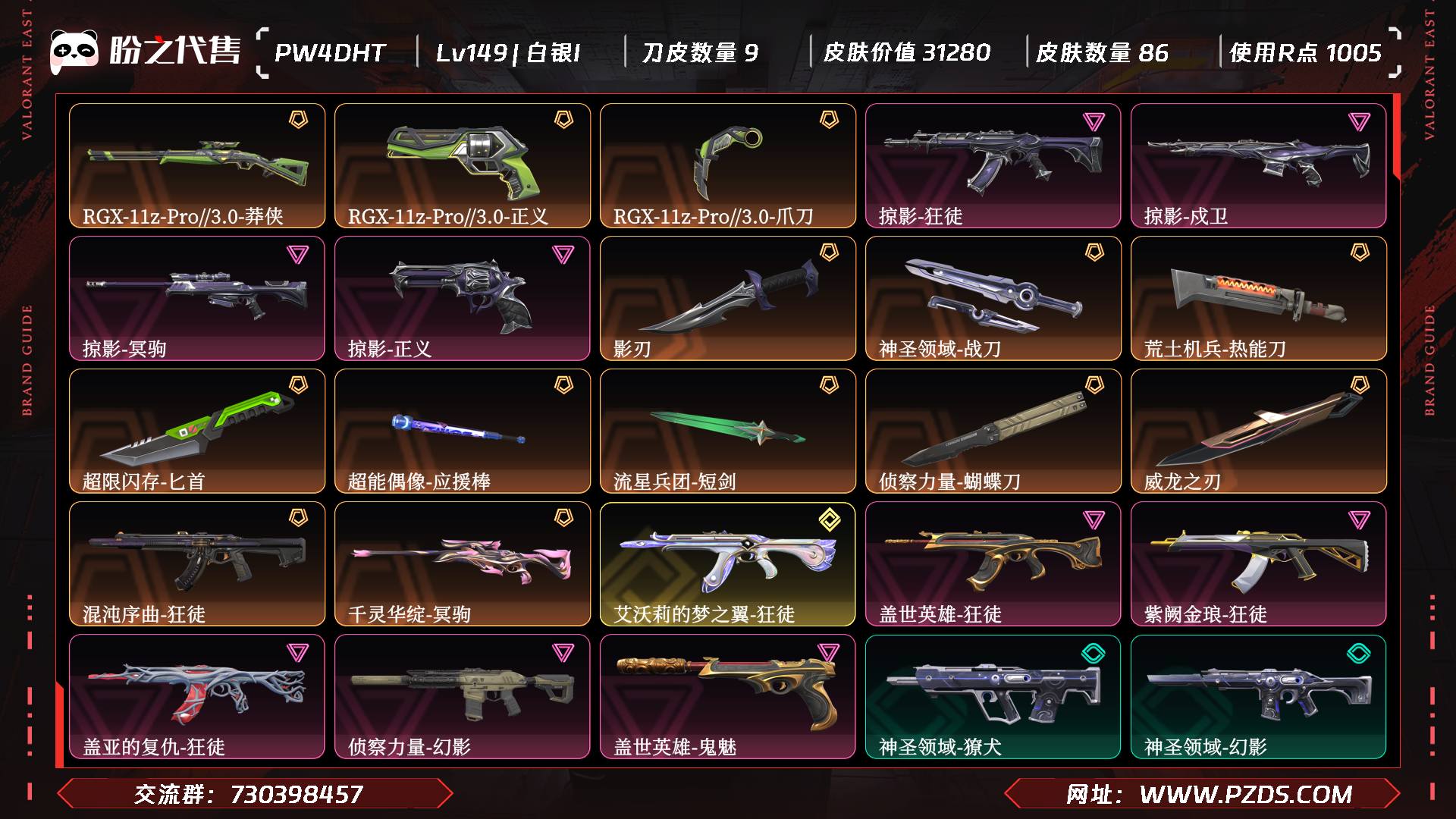1456x819 pixels.
Task: Click the 超限闪存-匕首 dagger card
Action: pos(197,431)
